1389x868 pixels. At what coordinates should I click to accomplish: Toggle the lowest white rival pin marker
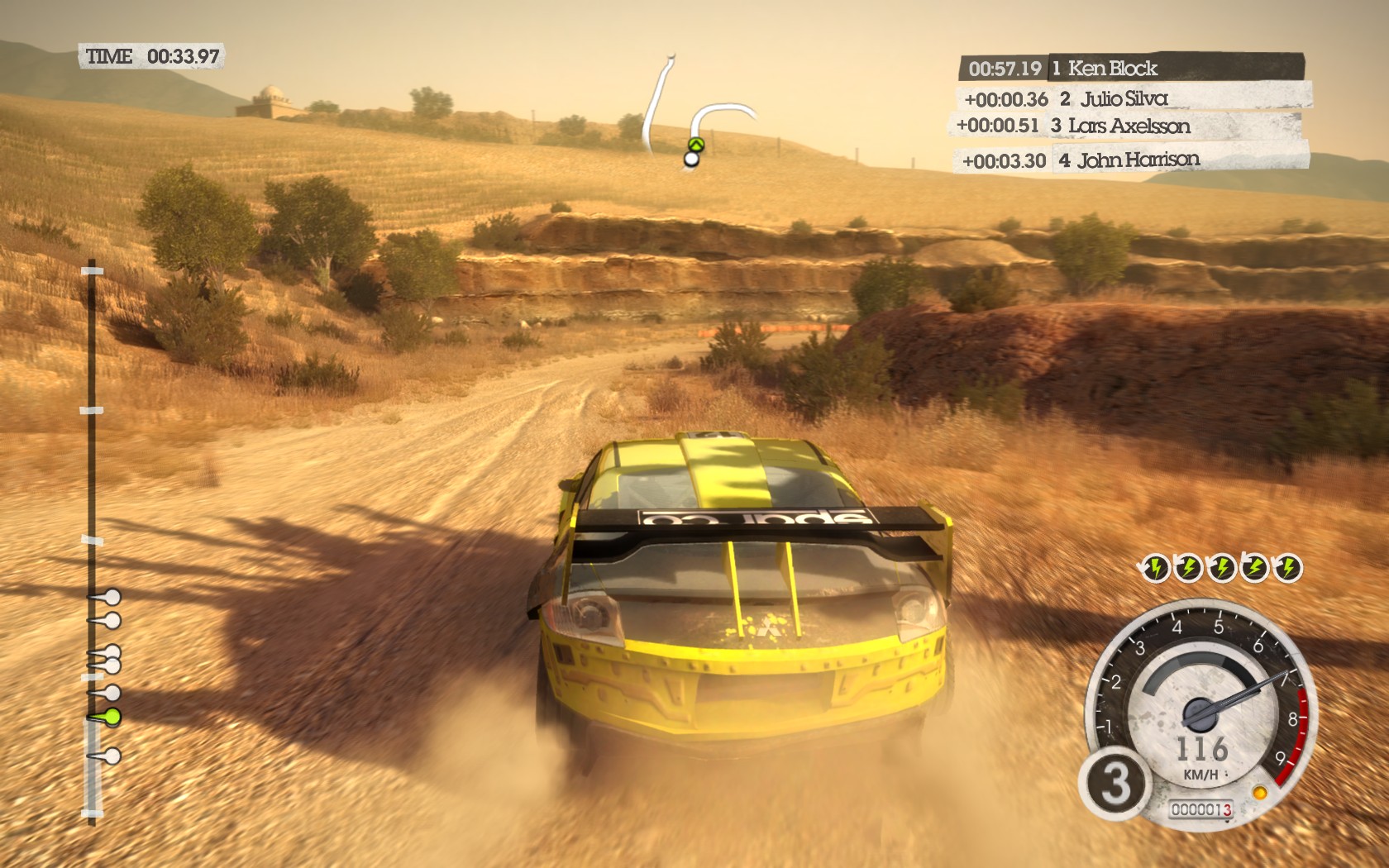click(x=112, y=756)
